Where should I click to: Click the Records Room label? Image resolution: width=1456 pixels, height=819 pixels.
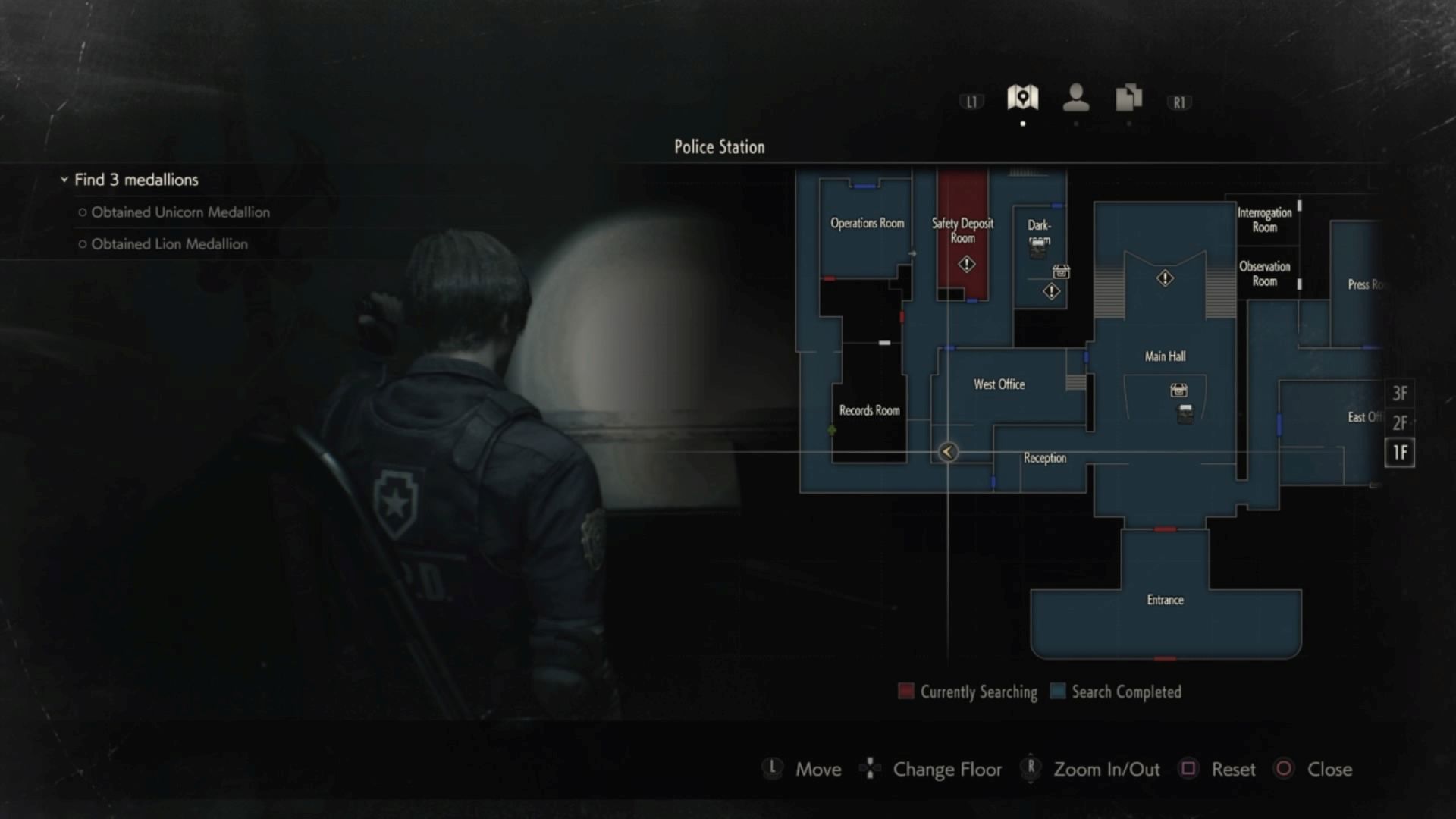[x=869, y=410]
